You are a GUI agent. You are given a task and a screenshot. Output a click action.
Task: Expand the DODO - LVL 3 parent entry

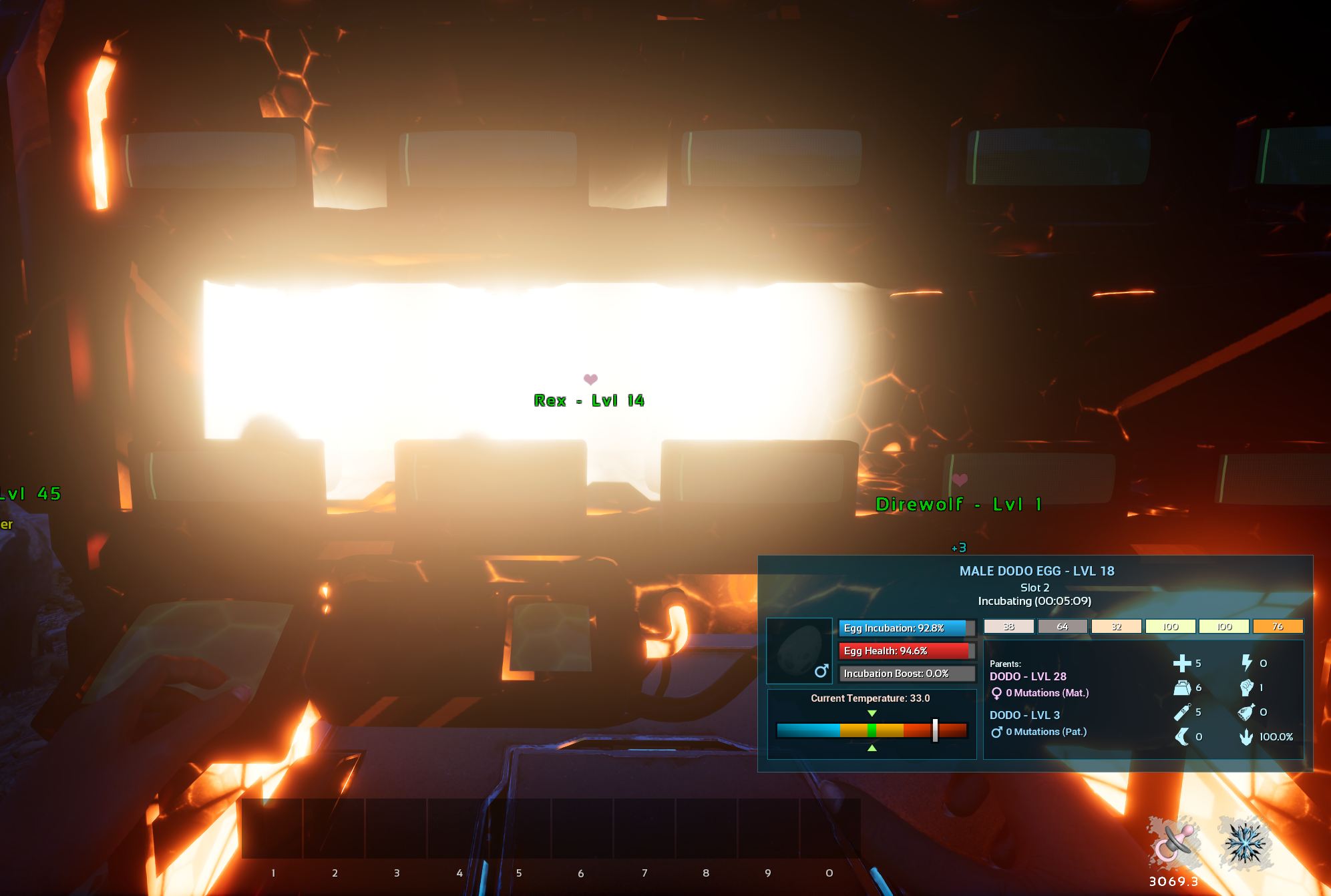click(x=1024, y=715)
